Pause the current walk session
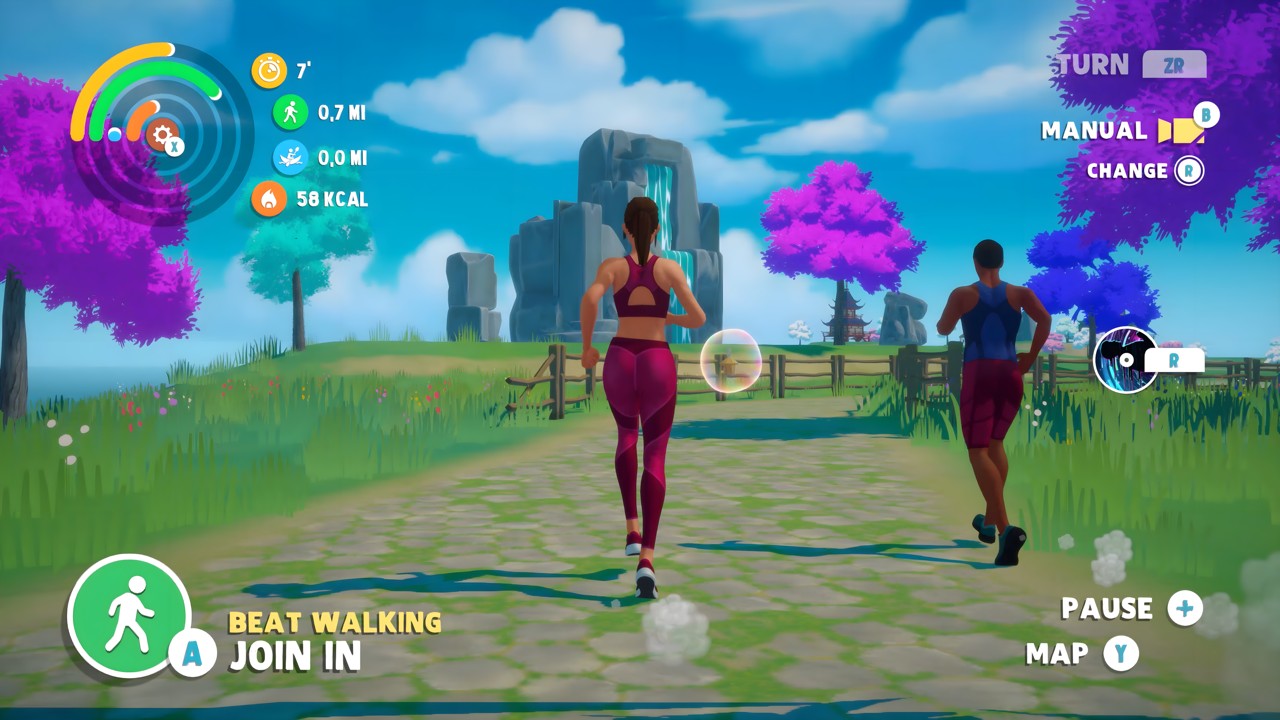Screen dimensions: 1280x720 (1107, 609)
